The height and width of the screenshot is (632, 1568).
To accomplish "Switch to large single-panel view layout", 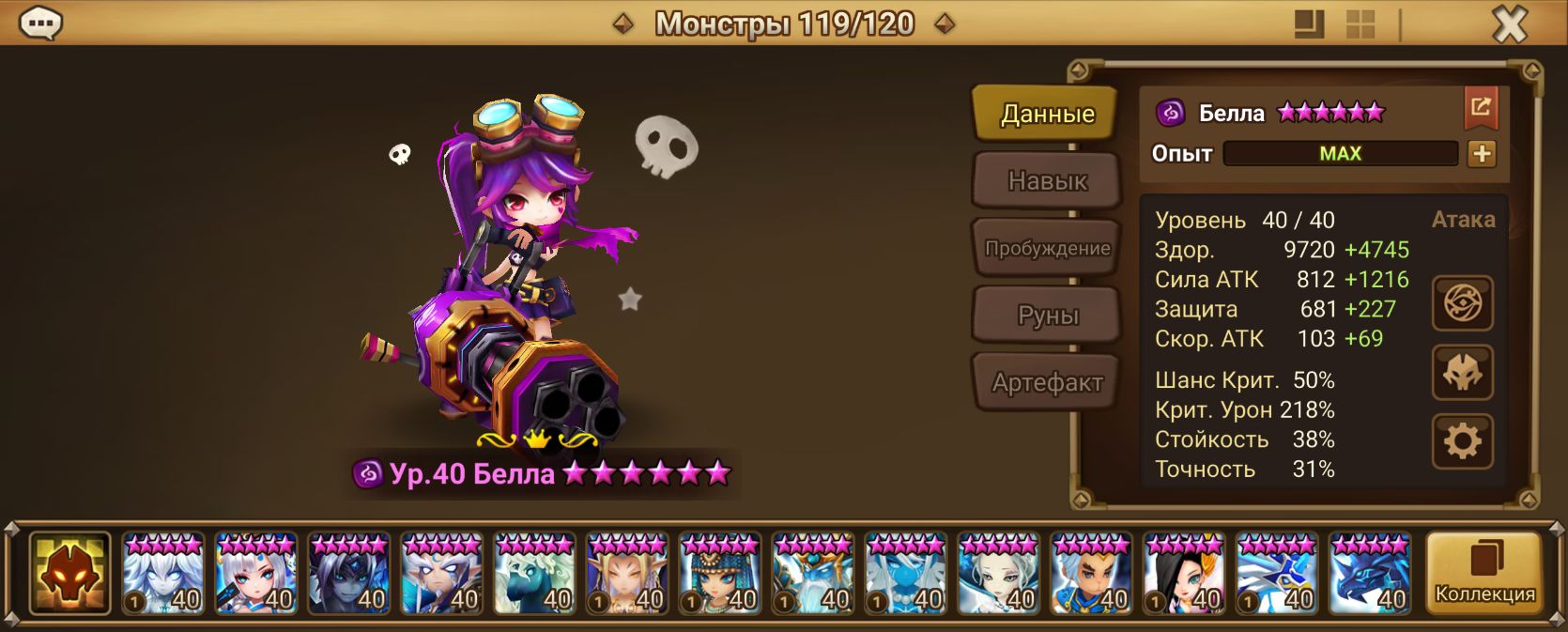I will tap(1309, 24).
